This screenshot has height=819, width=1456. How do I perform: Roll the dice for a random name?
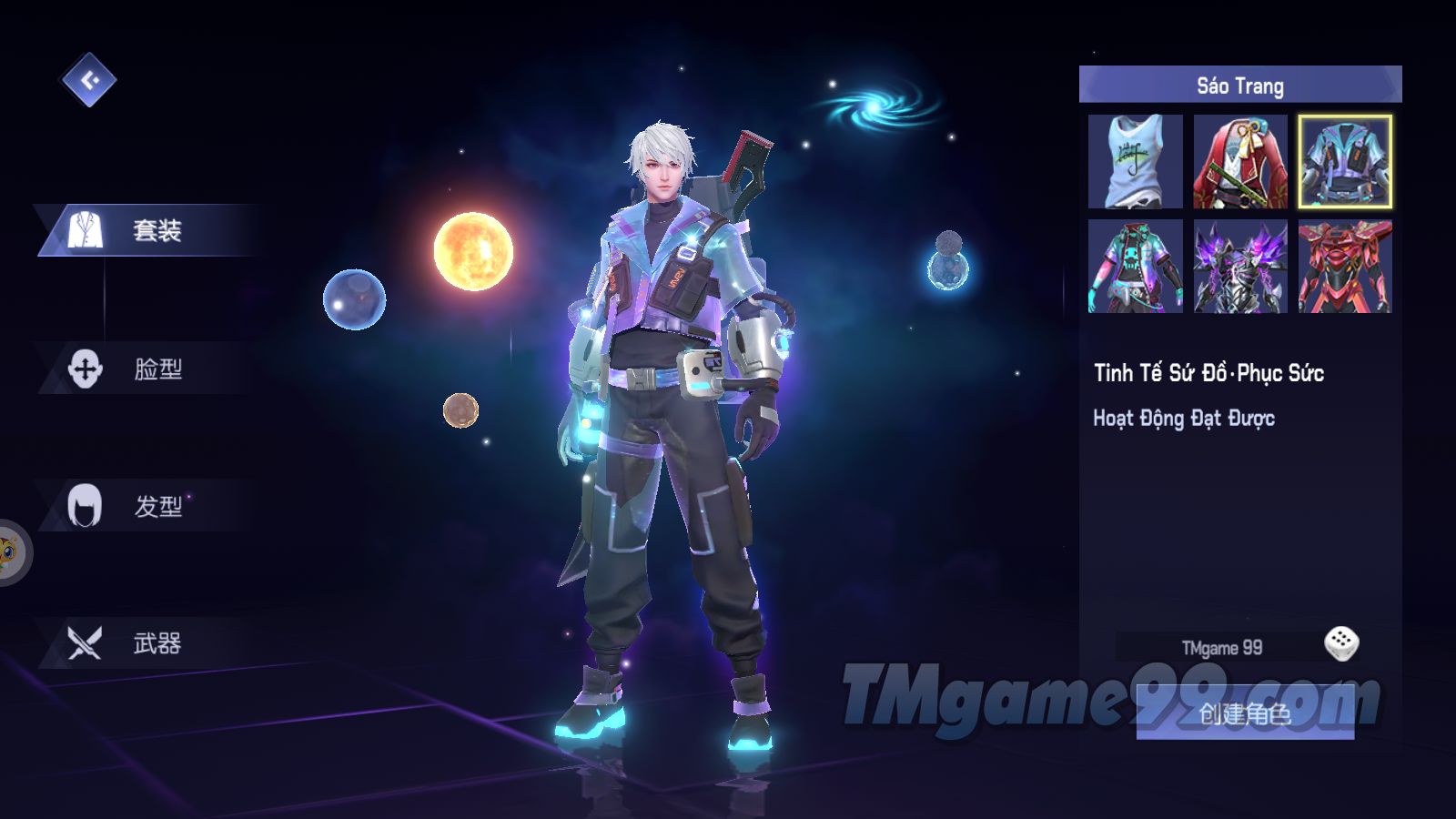coord(1340,644)
